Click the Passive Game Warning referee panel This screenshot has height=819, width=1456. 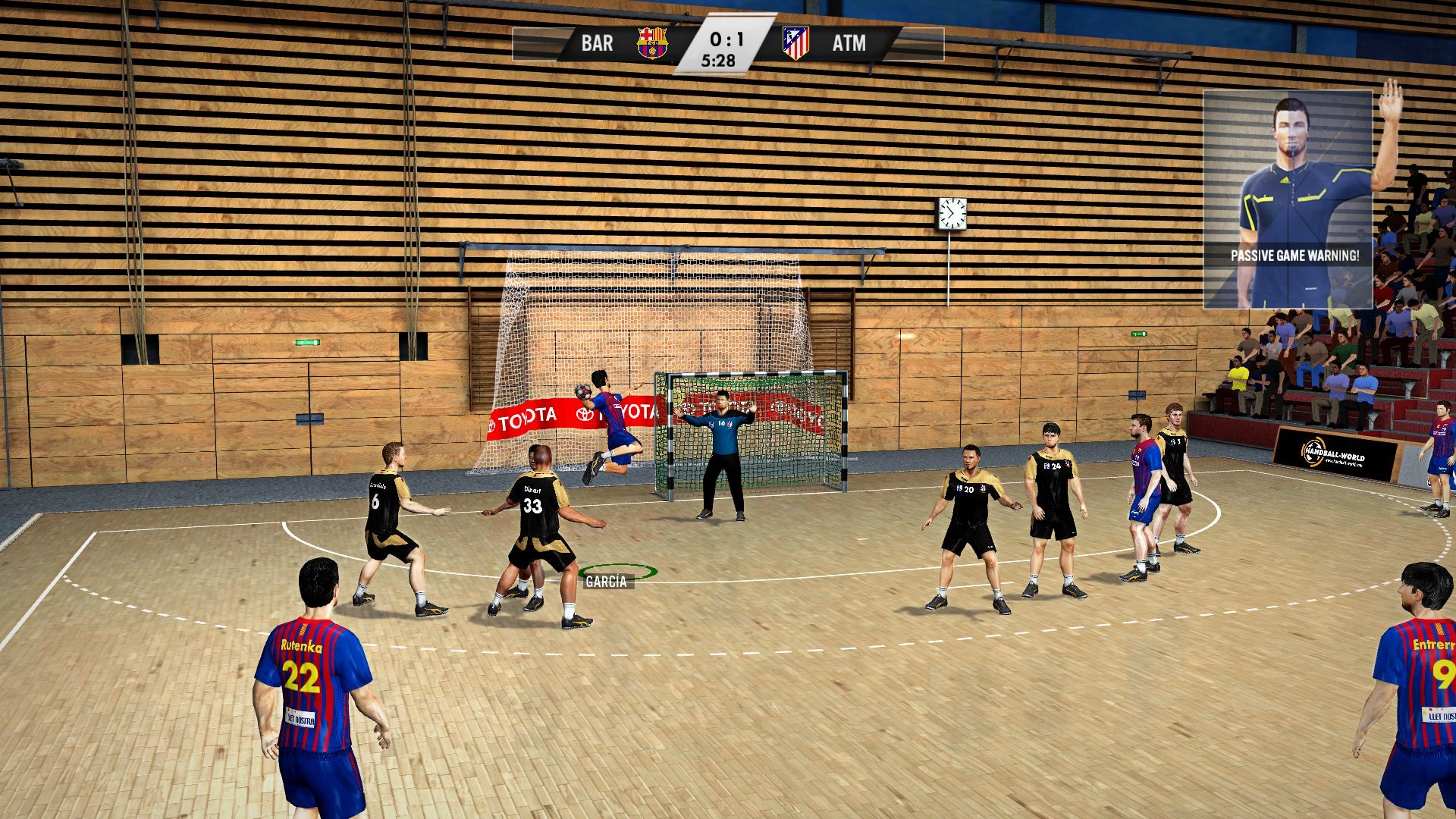click(1288, 199)
